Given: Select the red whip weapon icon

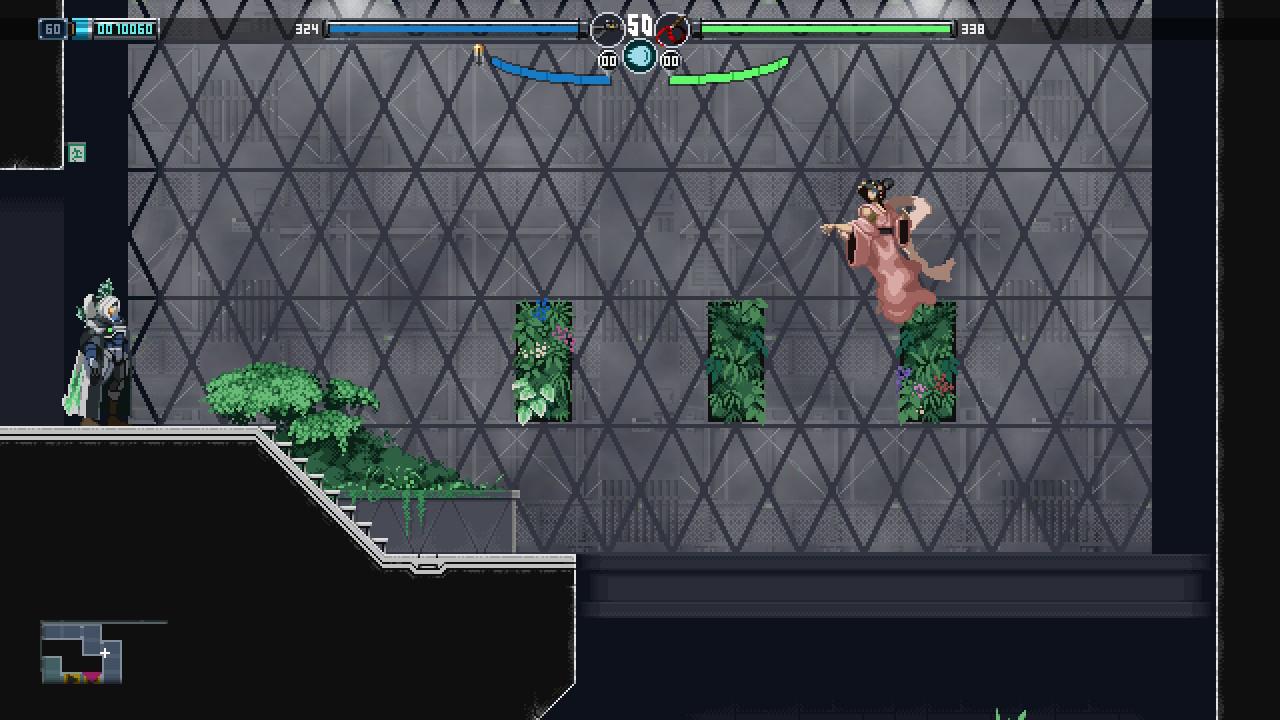Looking at the screenshot, I should 672,30.
